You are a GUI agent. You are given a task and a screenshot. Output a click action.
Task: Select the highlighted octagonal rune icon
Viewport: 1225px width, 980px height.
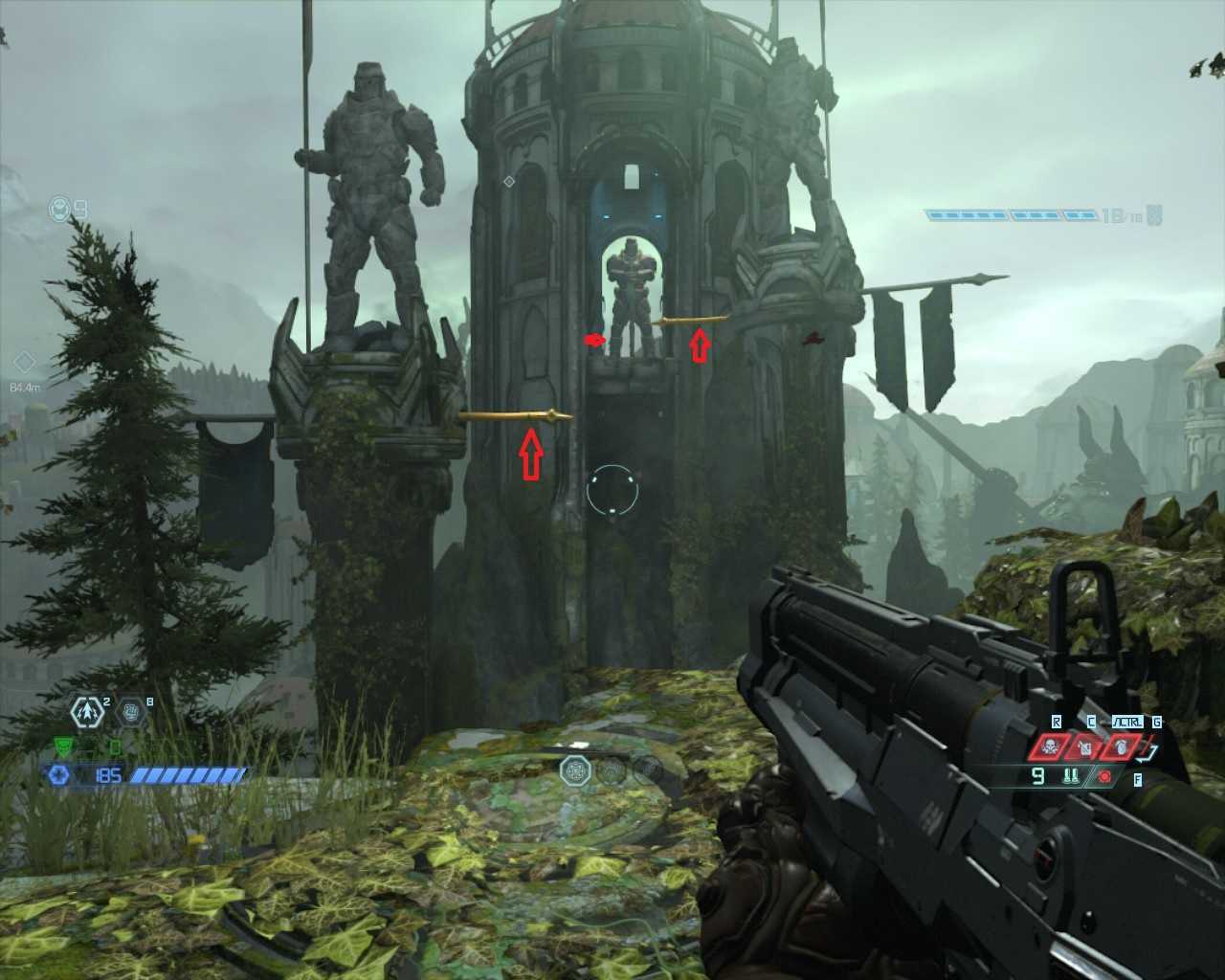575,768
